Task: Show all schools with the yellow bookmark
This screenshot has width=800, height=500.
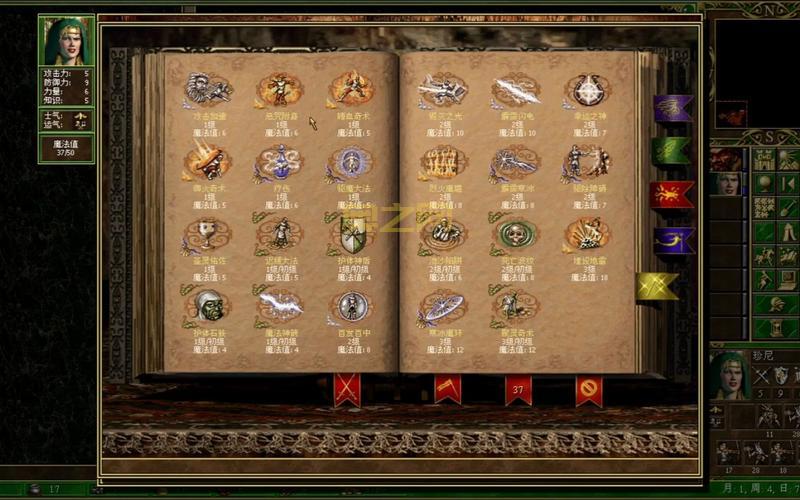Action: [656, 286]
